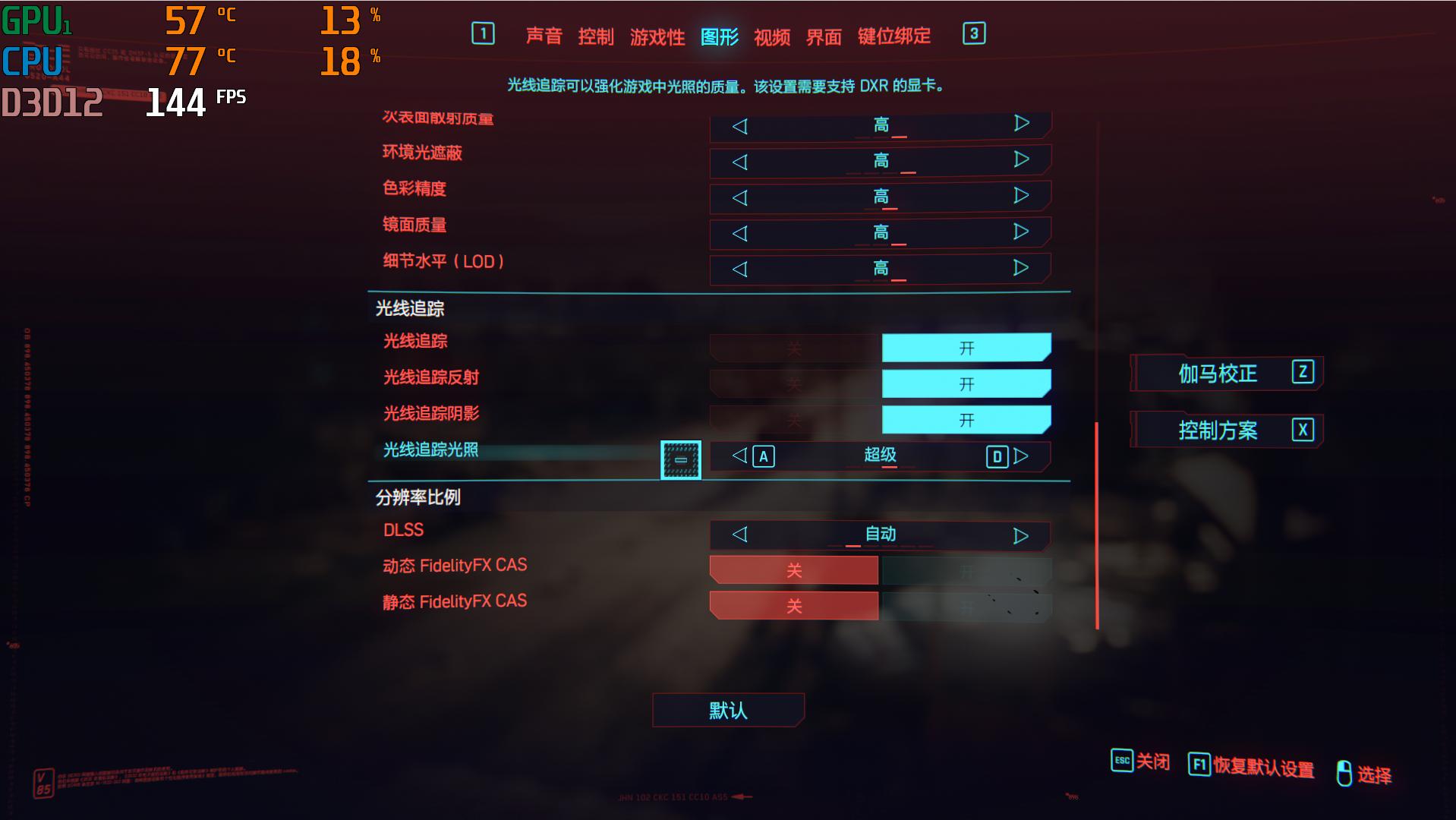Click the [3] bracket icon right of tabs

[975, 34]
